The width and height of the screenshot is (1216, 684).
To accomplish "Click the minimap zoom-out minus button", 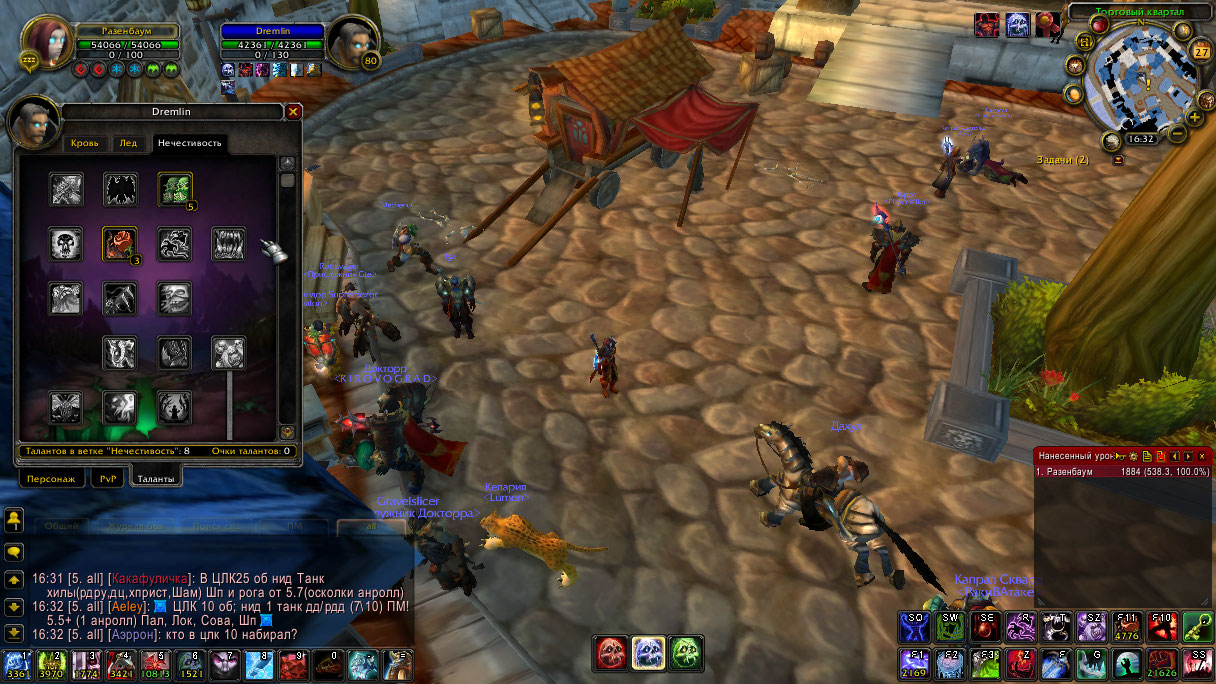I will 1178,133.
